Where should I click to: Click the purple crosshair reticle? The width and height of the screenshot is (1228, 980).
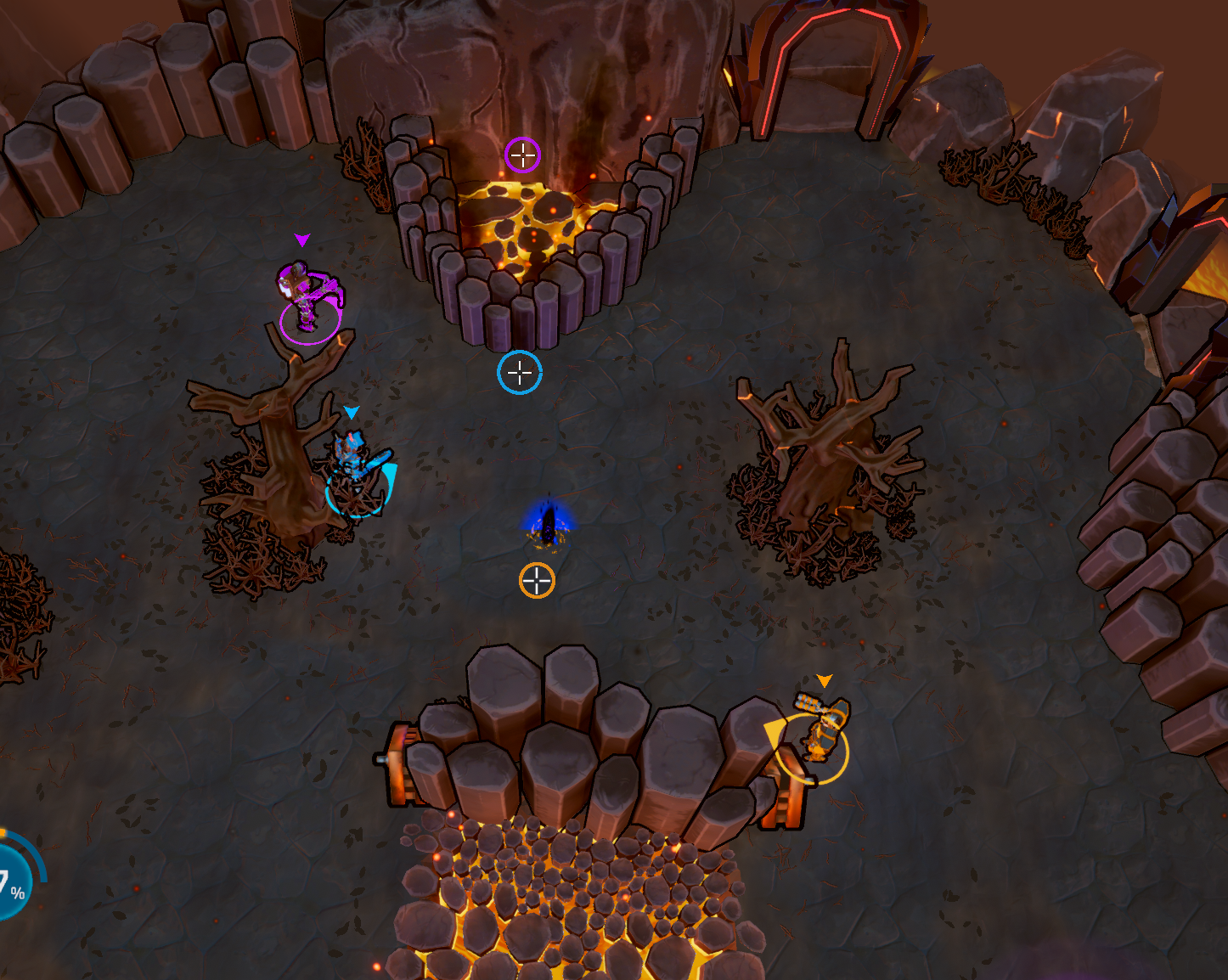pos(522,155)
